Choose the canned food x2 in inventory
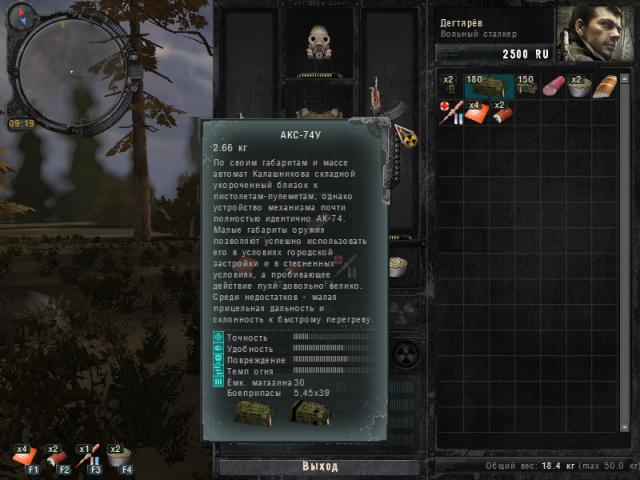640x480 pixels. tap(579, 86)
